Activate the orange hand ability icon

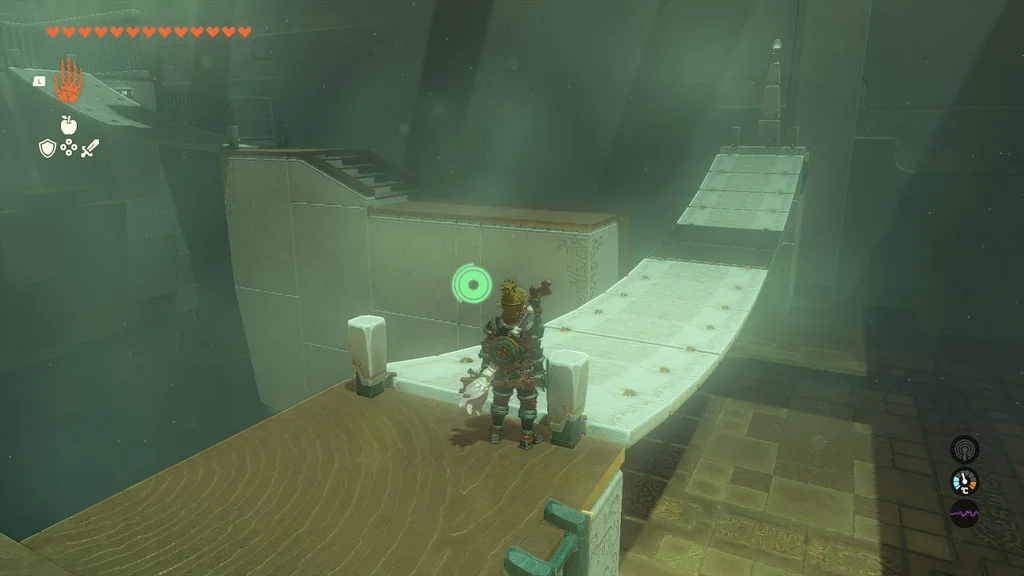[69, 82]
